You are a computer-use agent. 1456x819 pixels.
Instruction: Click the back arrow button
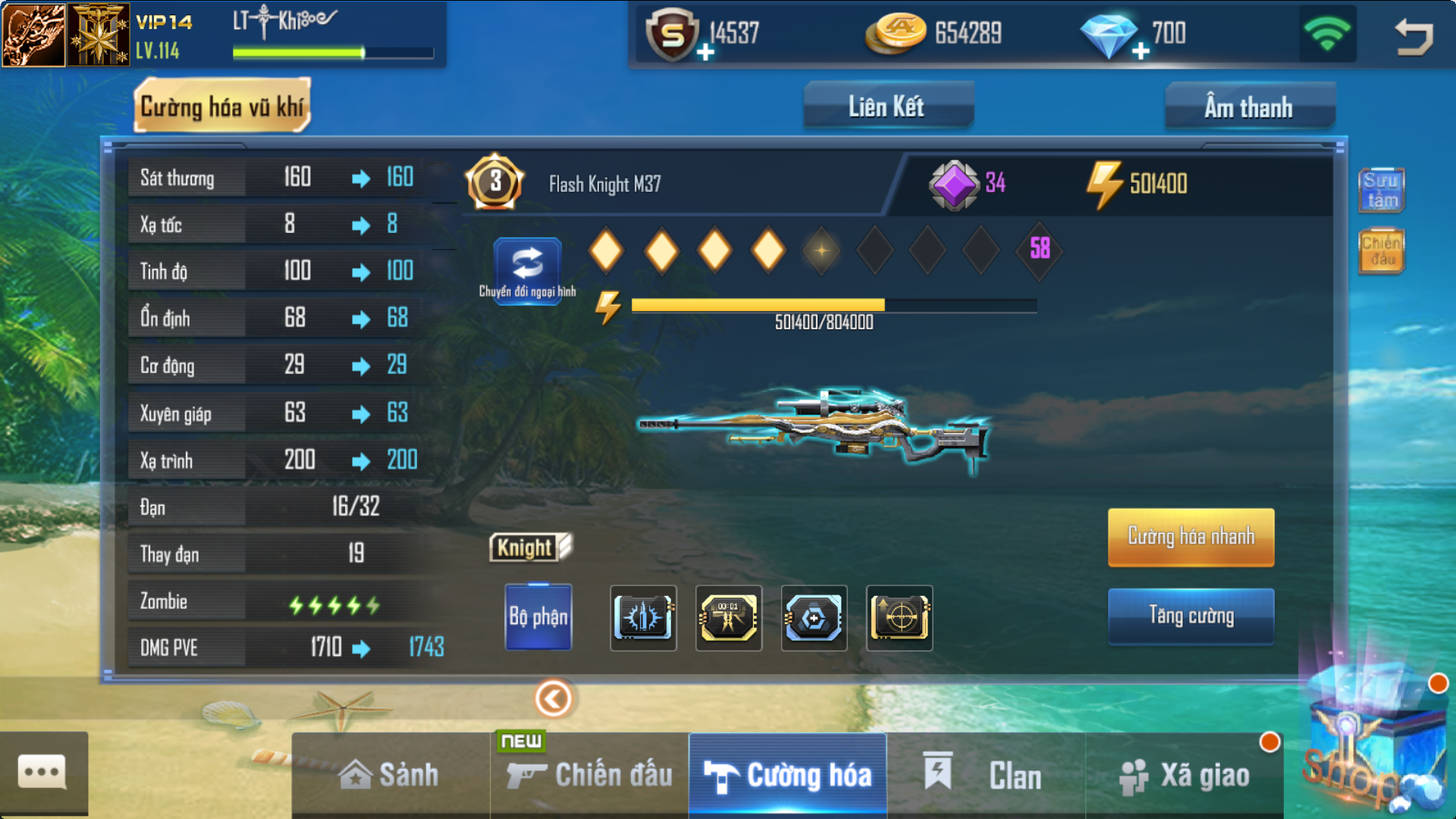(1414, 36)
